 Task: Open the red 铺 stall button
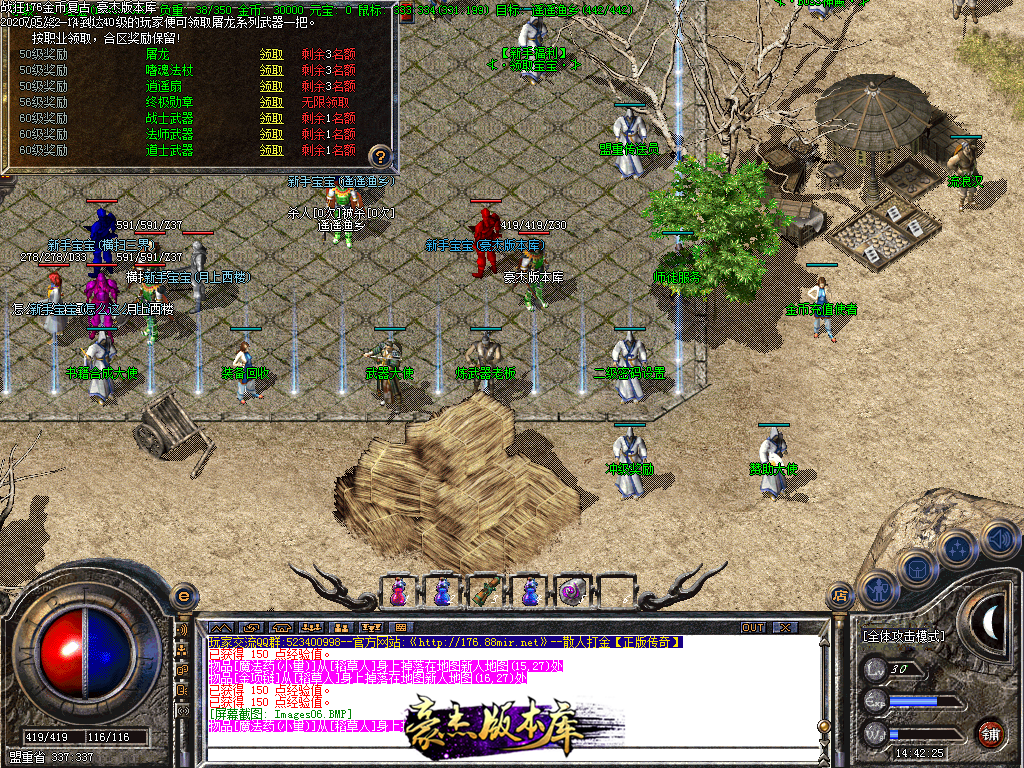(x=991, y=732)
